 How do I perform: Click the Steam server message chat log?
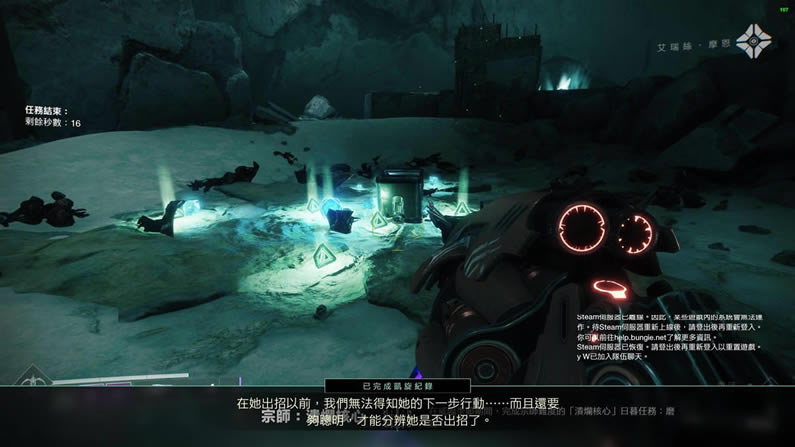pos(669,336)
